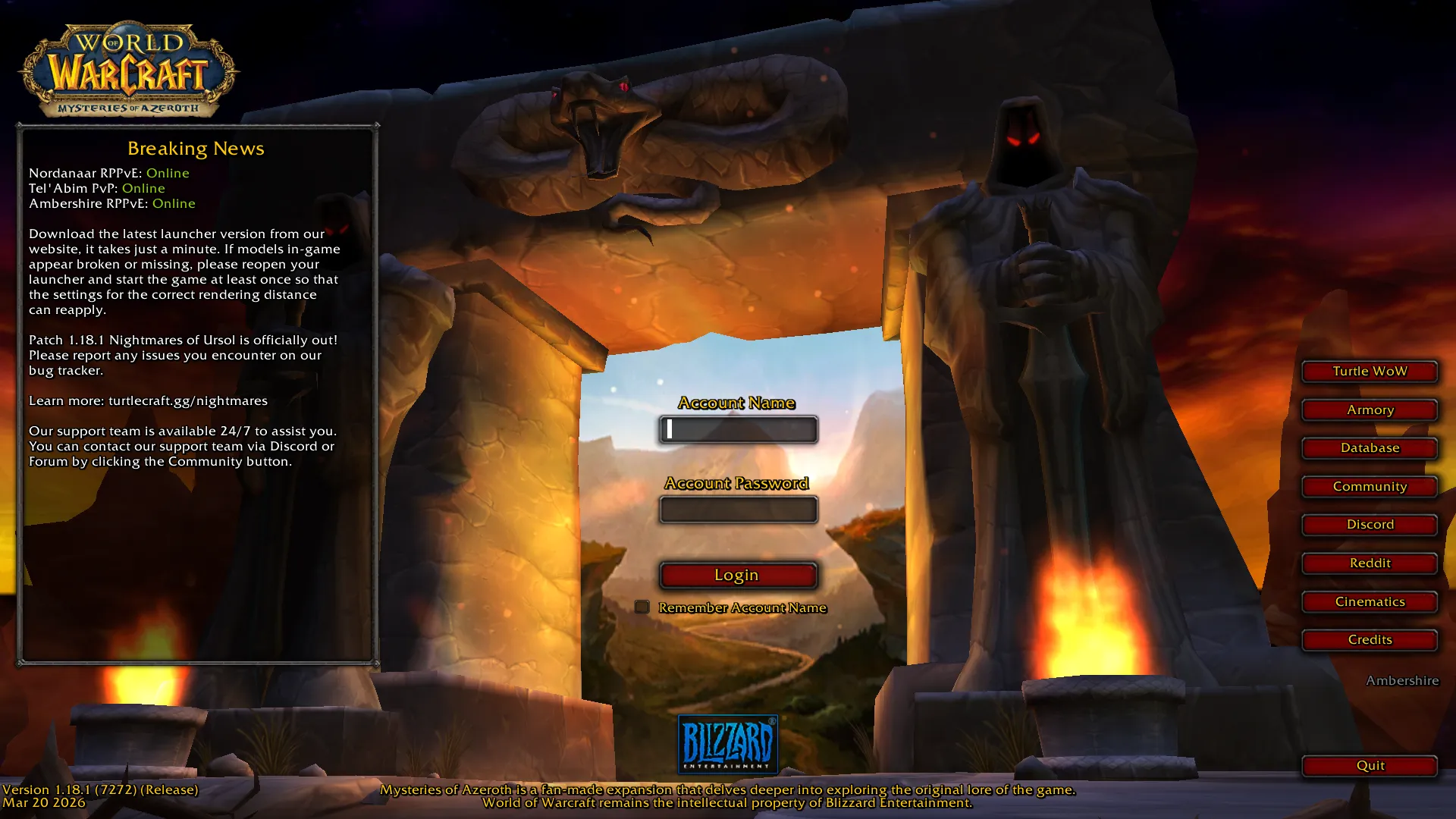
Task: Quit the game
Action: point(1370,766)
